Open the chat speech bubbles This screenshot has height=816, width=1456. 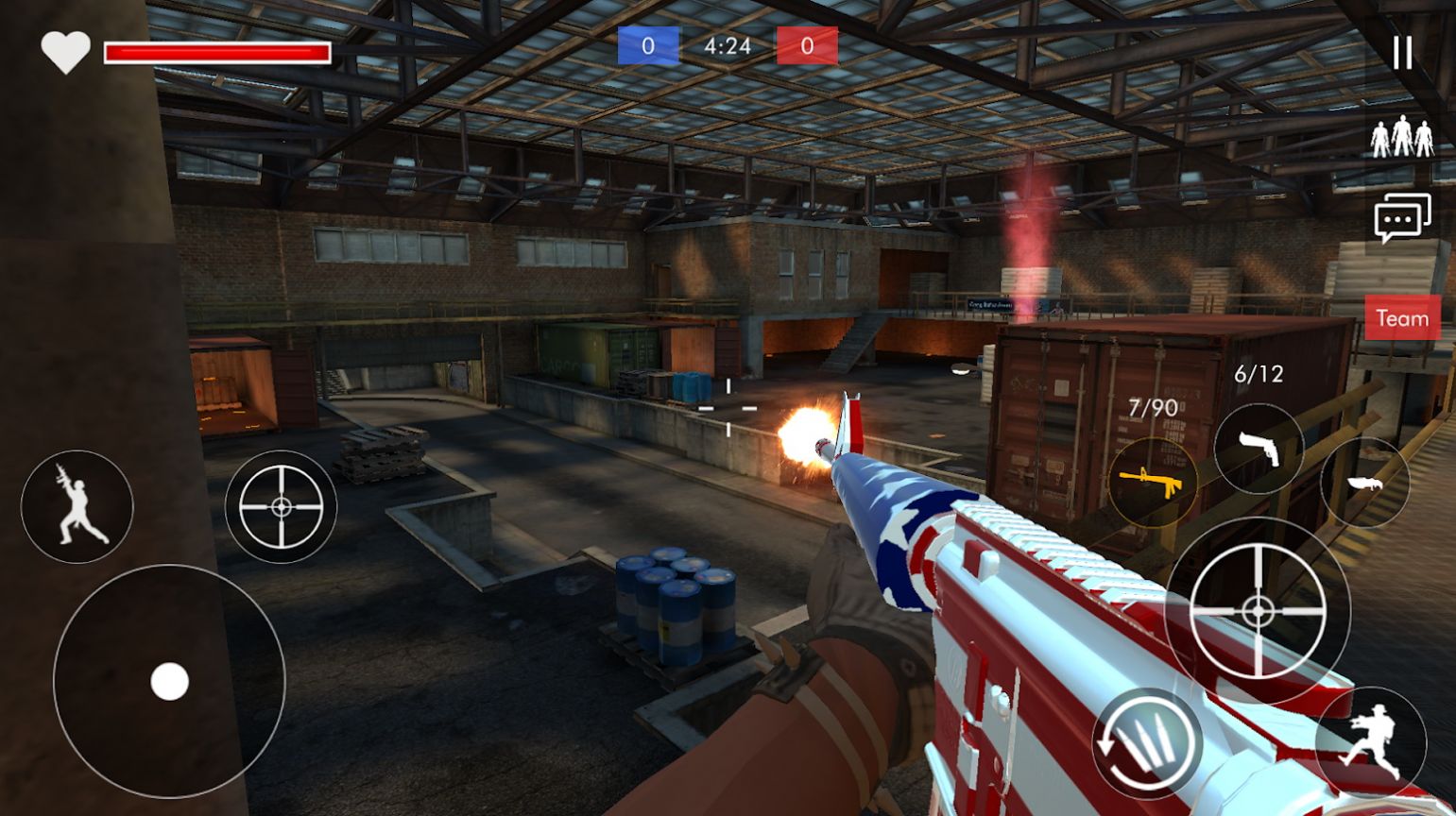click(x=1402, y=218)
